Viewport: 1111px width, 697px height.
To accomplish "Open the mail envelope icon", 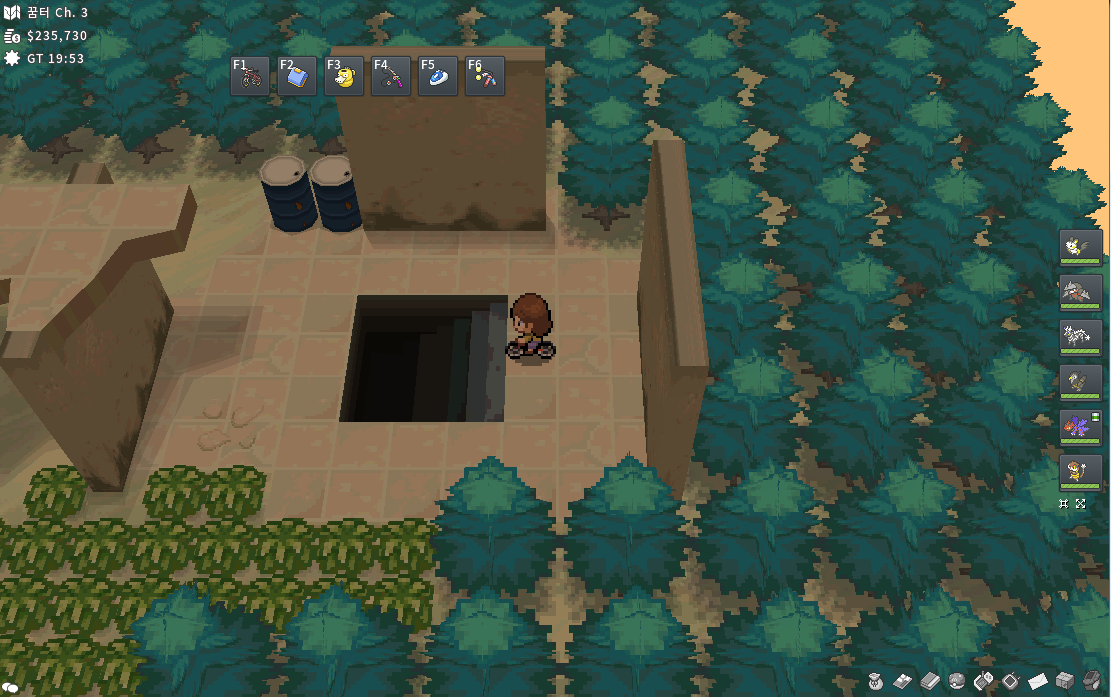I will tap(1037, 681).
